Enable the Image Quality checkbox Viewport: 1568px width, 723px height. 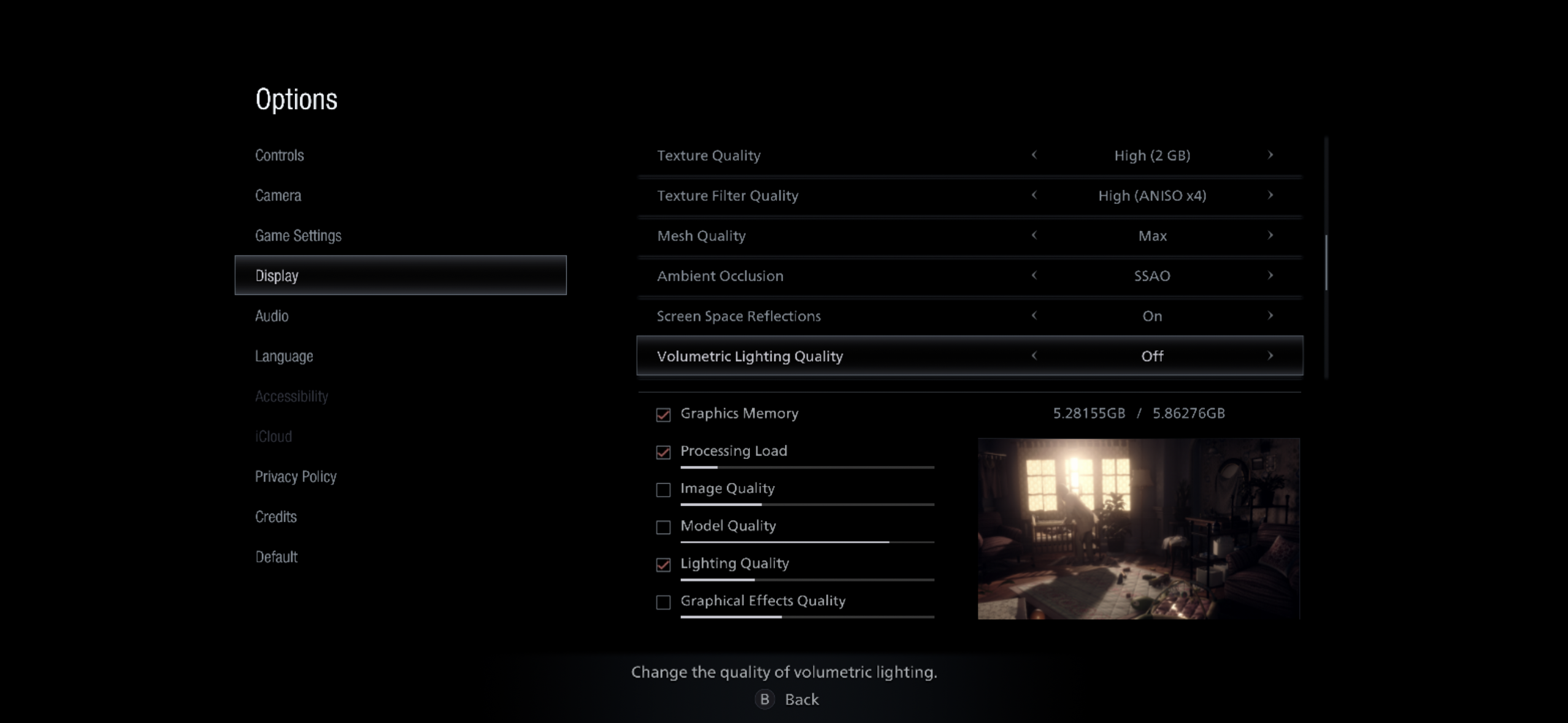click(x=663, y=490)
